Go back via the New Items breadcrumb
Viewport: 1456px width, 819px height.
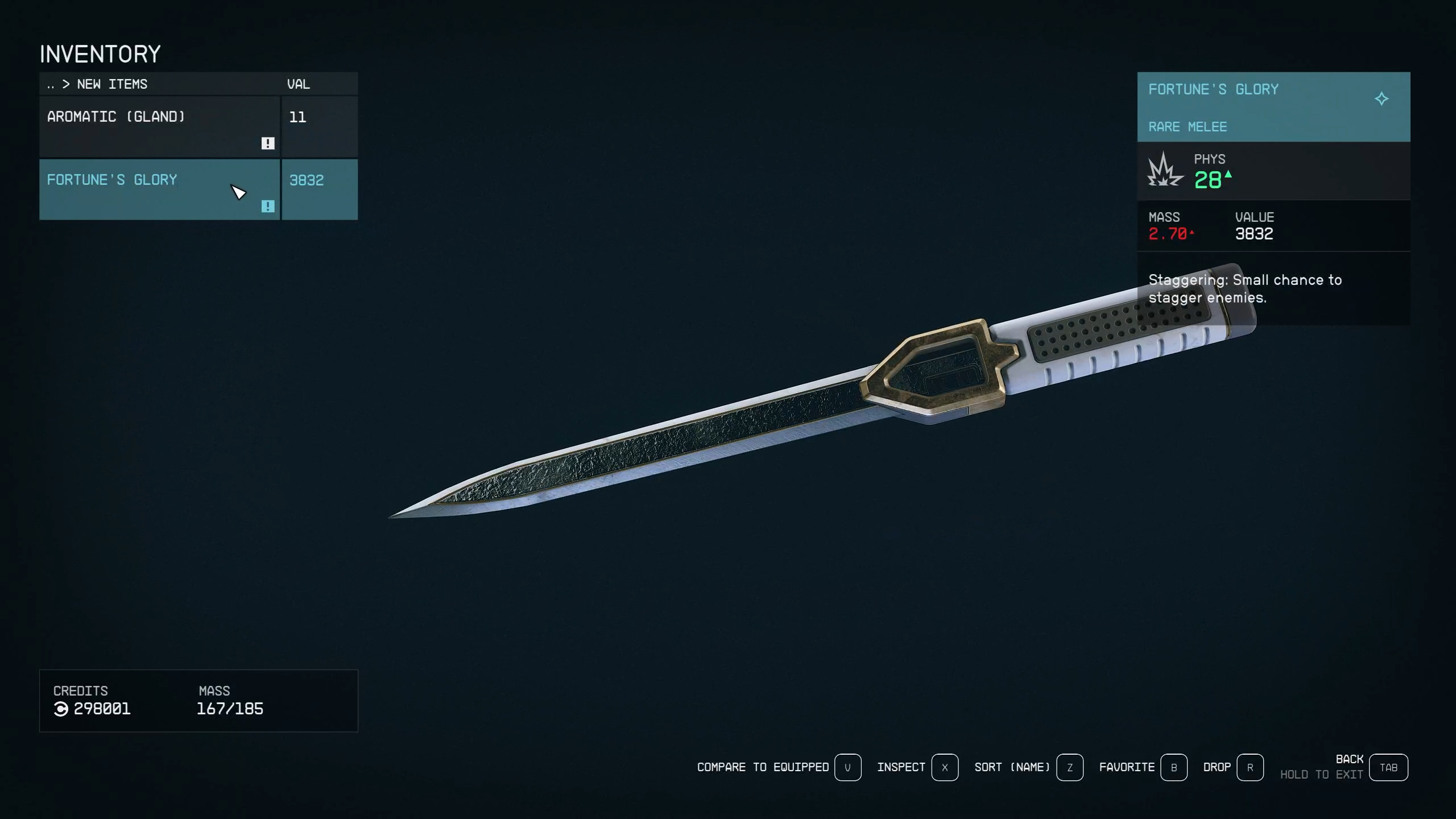click(112, 84)
